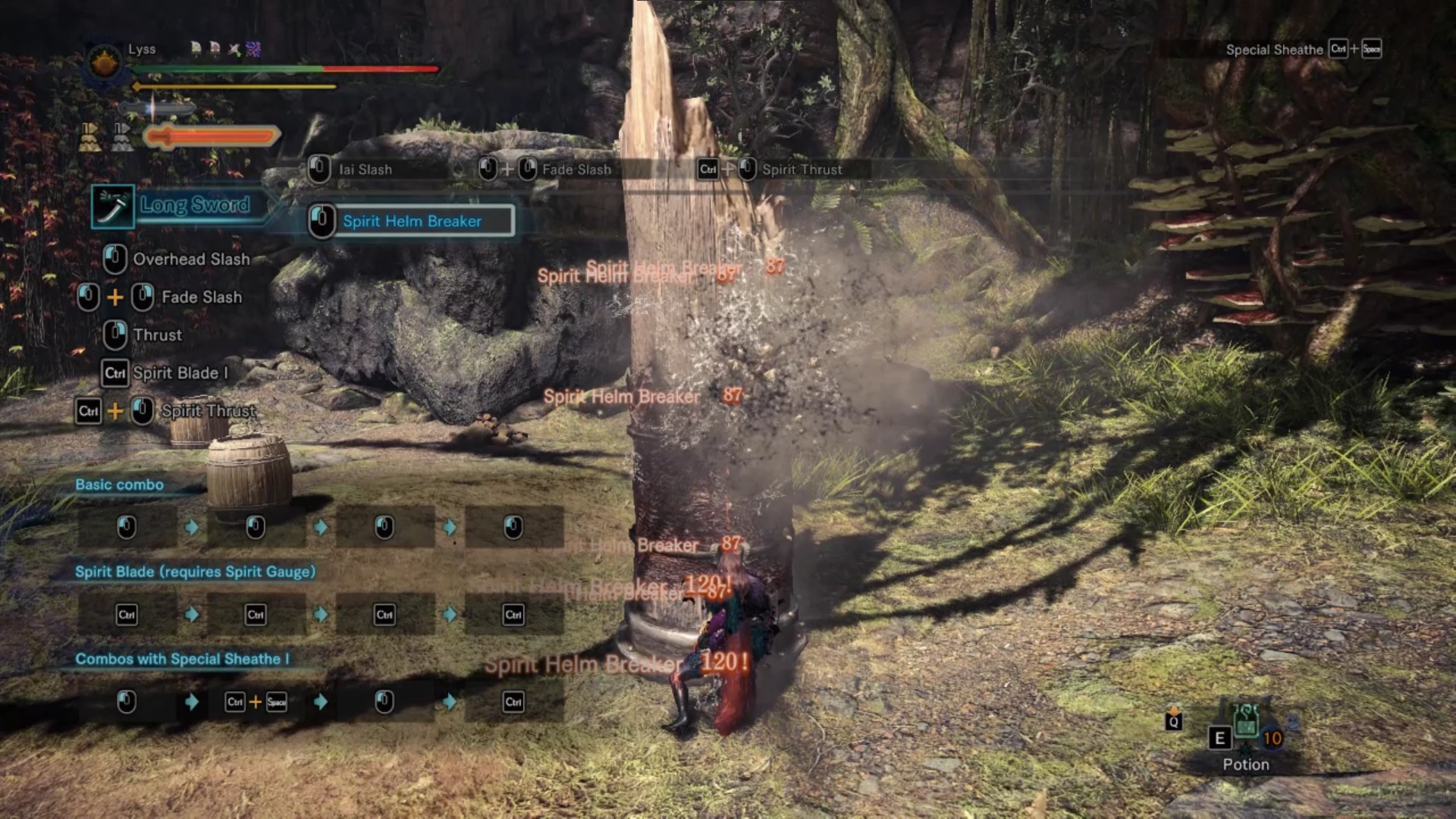
Task: Pick the Spirit Blade I move entry
Action: tap(180, 373)
